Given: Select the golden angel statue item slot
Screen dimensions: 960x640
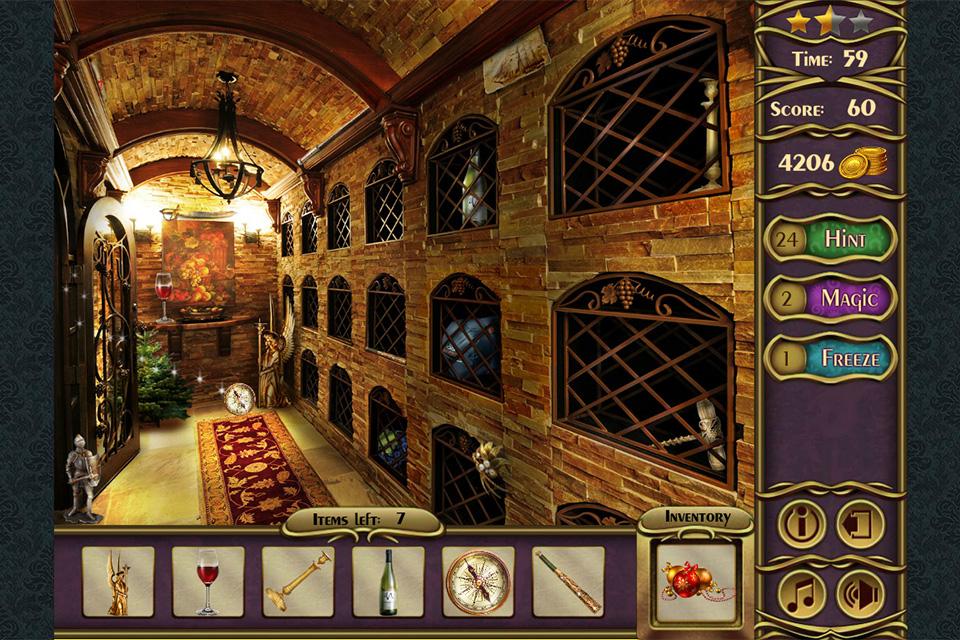Looking at the screenshot, I should pos(118,581).
